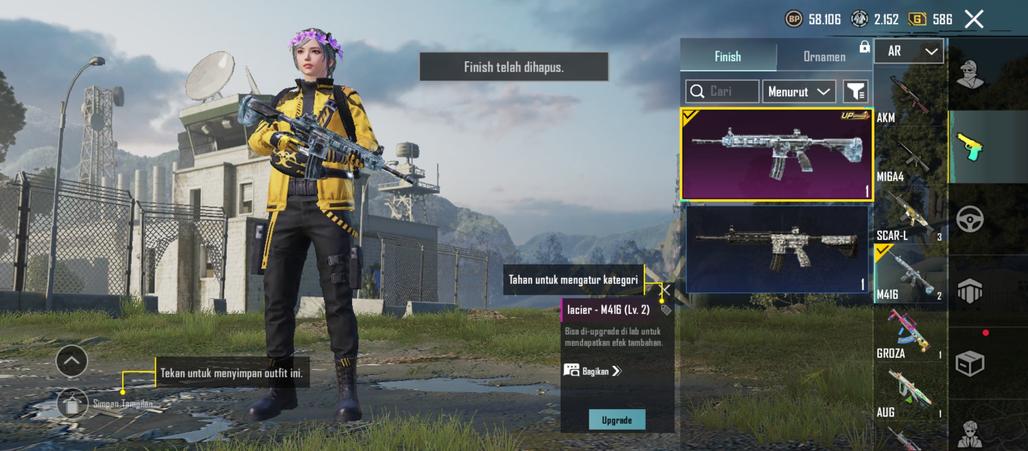
Task: Open the vehicle steering wheel category
Action: 969,219
